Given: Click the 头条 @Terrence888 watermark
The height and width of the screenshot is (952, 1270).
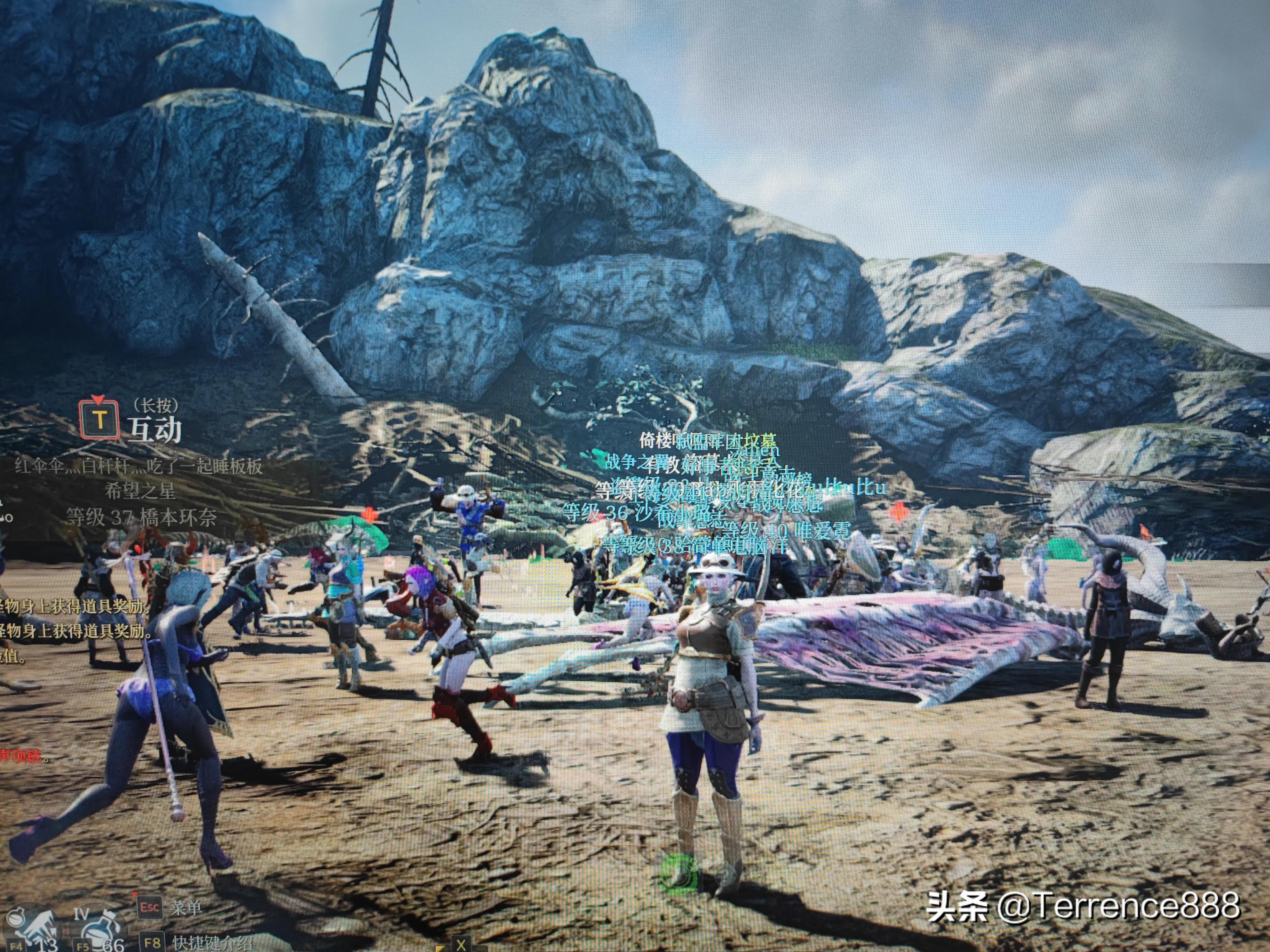Looking at the screenshot, I should point(1083,906).
